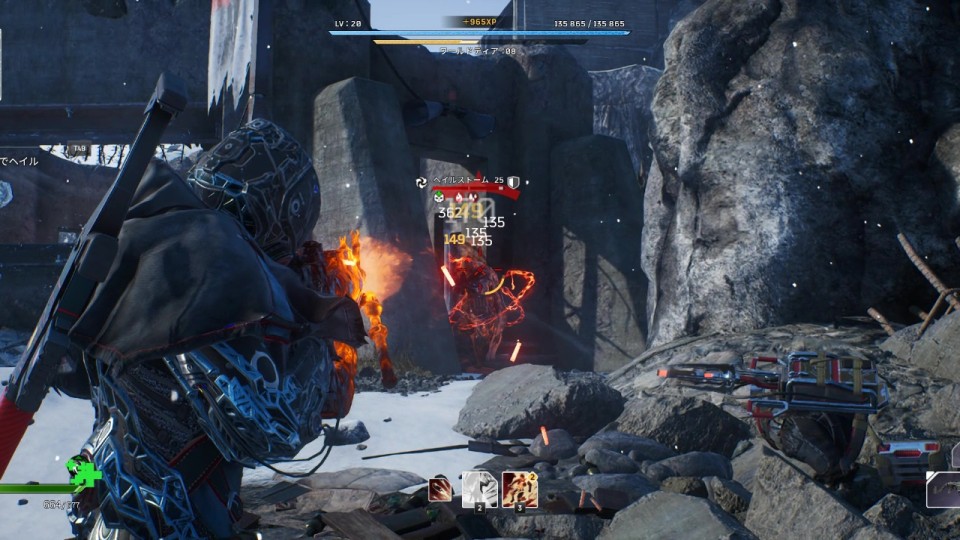Activate the small red fiery slash skill
The image size is (960, 540).
(x=438, y=489)
